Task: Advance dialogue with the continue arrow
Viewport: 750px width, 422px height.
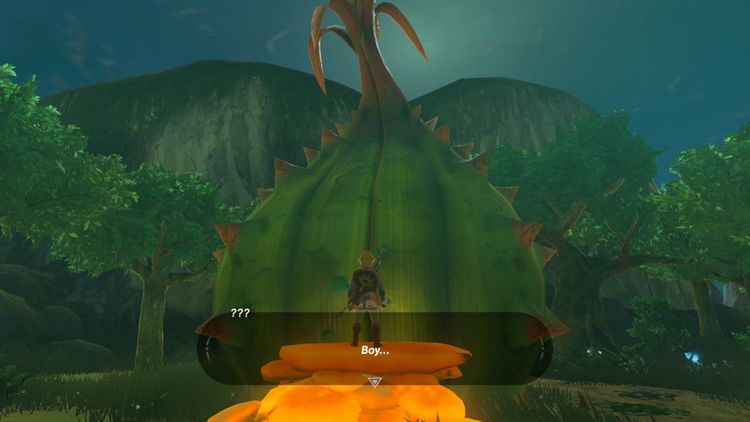Action: [x=375, y=381]
